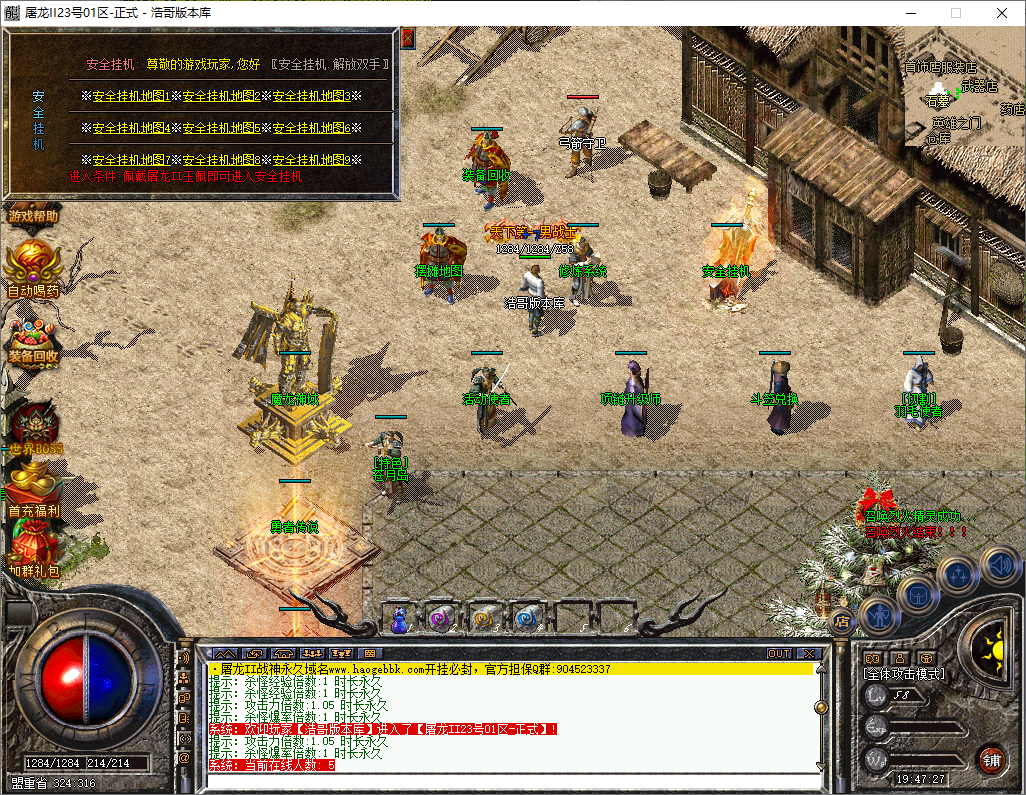Close the 安全挂机 dialog panel
The height and width of the screenshot is (795, 1026).
407,39
